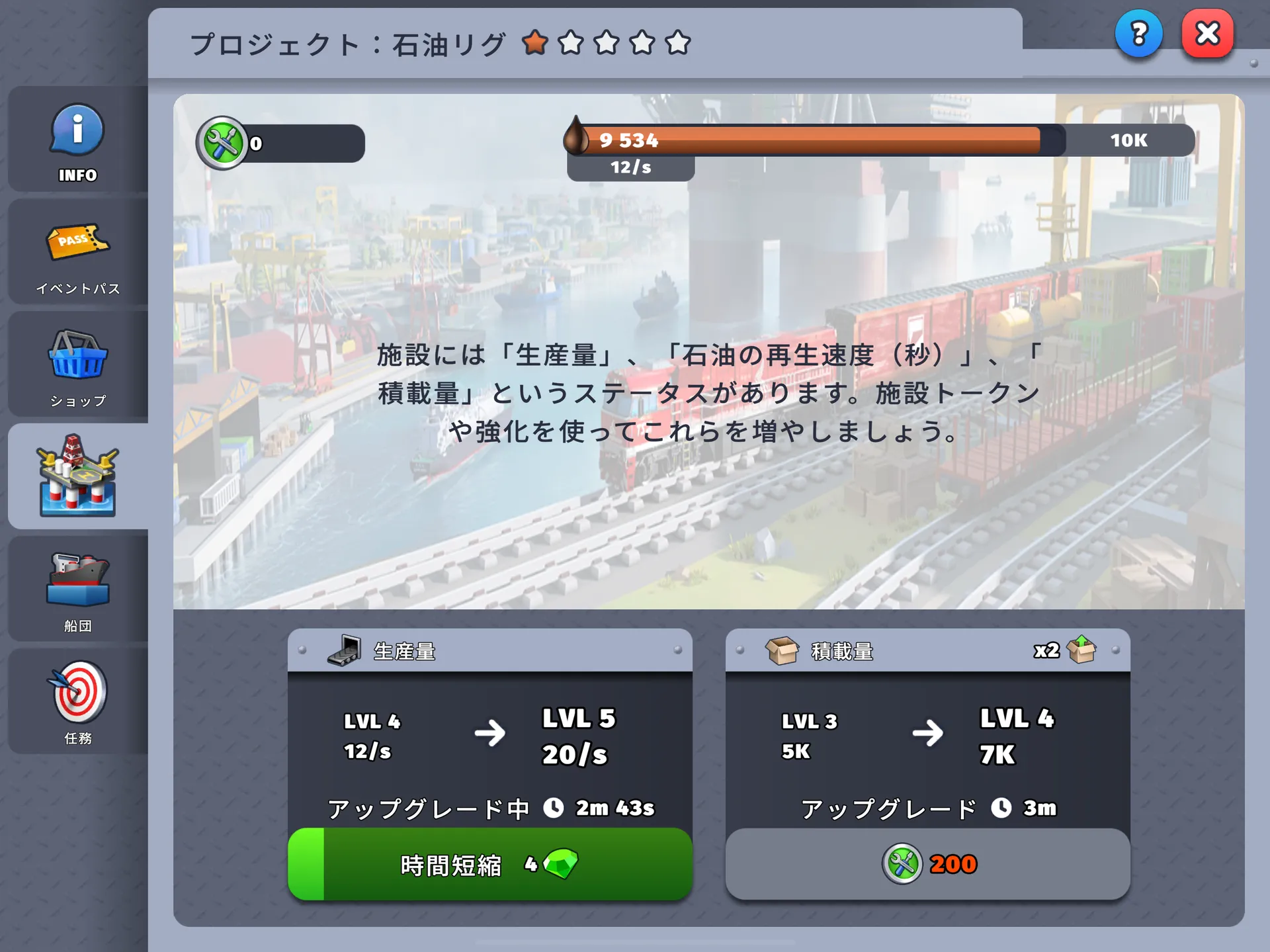Select the oil rig facility tab
1270x952 pixels.
77,476
